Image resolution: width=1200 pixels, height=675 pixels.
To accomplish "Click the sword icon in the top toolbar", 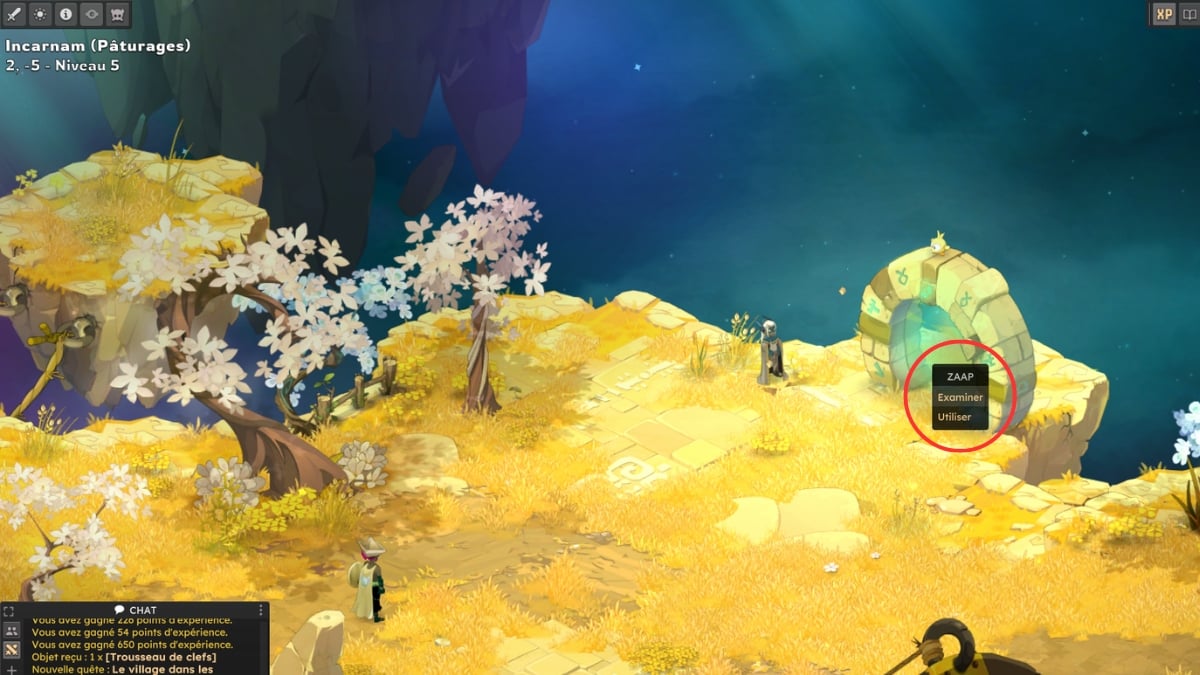I will (x=14, y=14).
